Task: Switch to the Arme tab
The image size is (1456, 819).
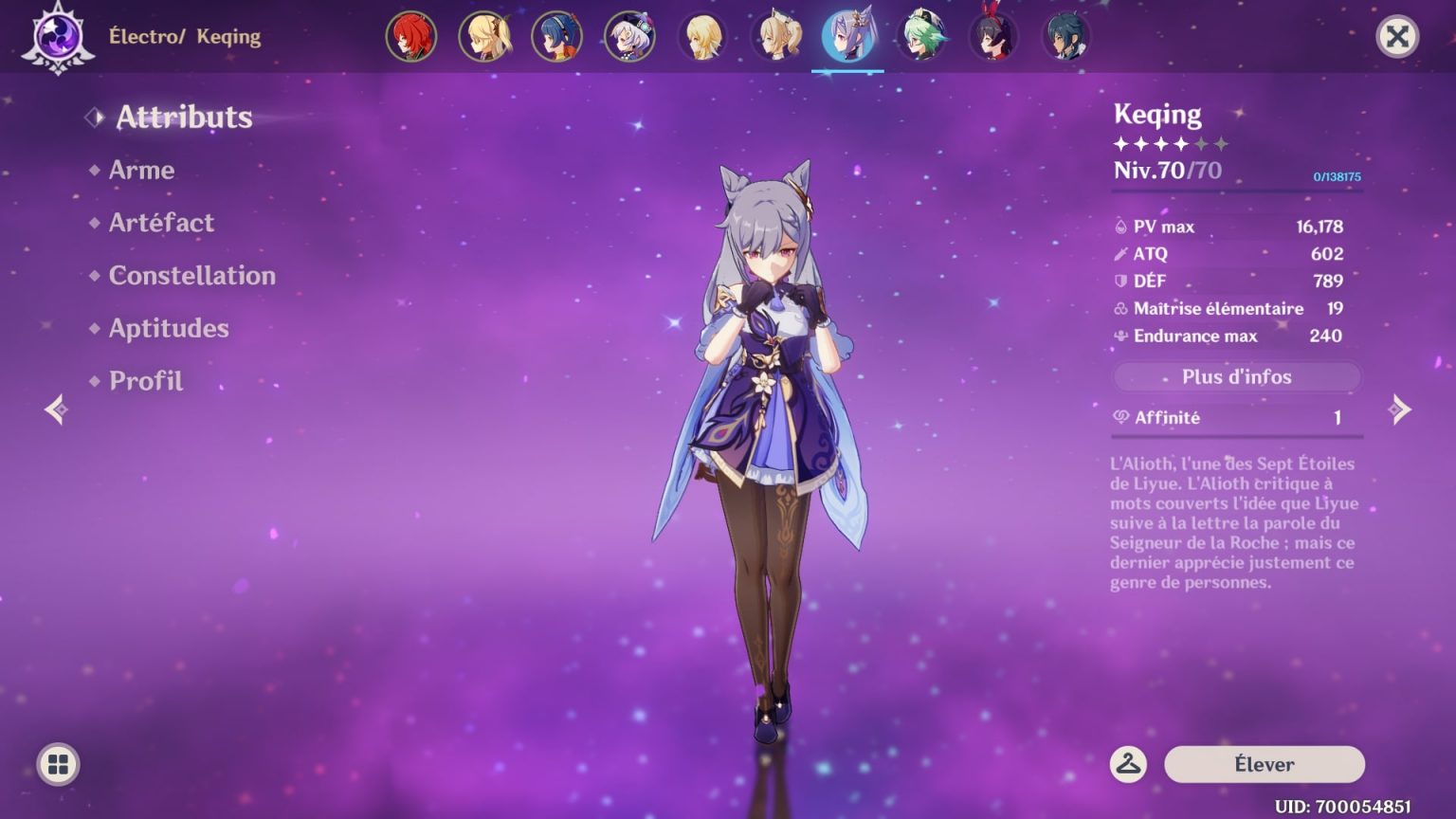Action: pos(141,170)
